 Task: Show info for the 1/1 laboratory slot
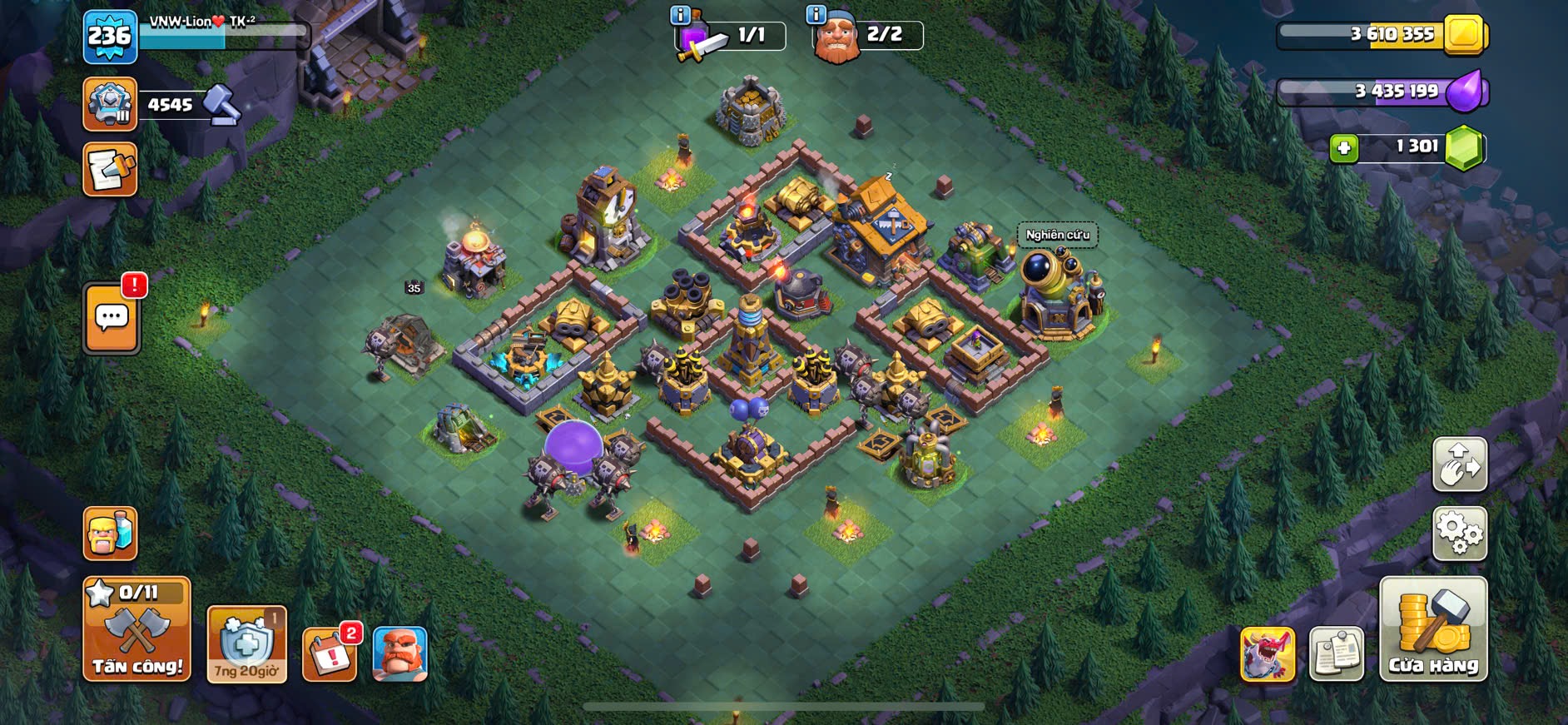680,15
